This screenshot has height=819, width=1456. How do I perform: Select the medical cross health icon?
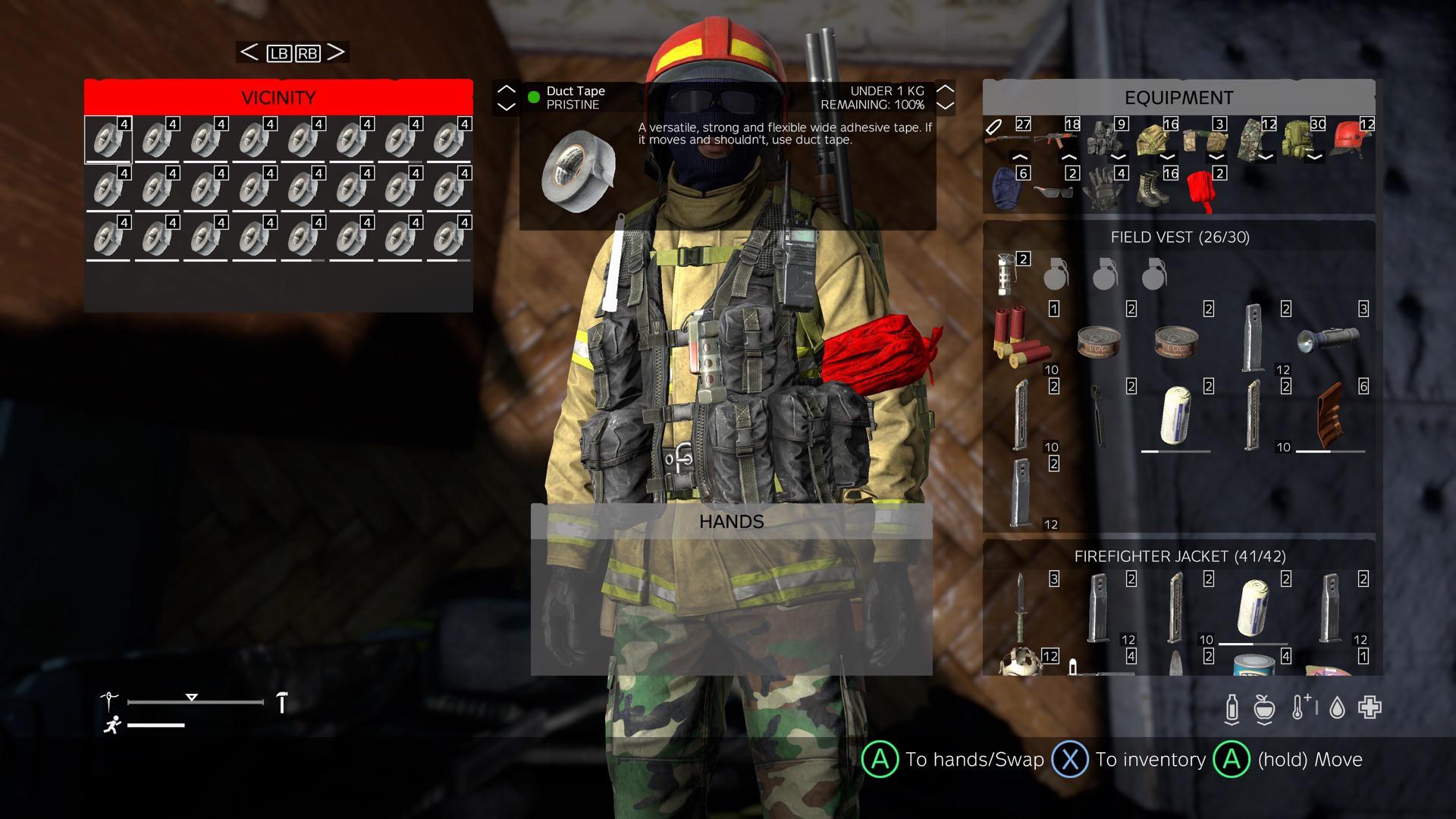tap(1370, 708)
